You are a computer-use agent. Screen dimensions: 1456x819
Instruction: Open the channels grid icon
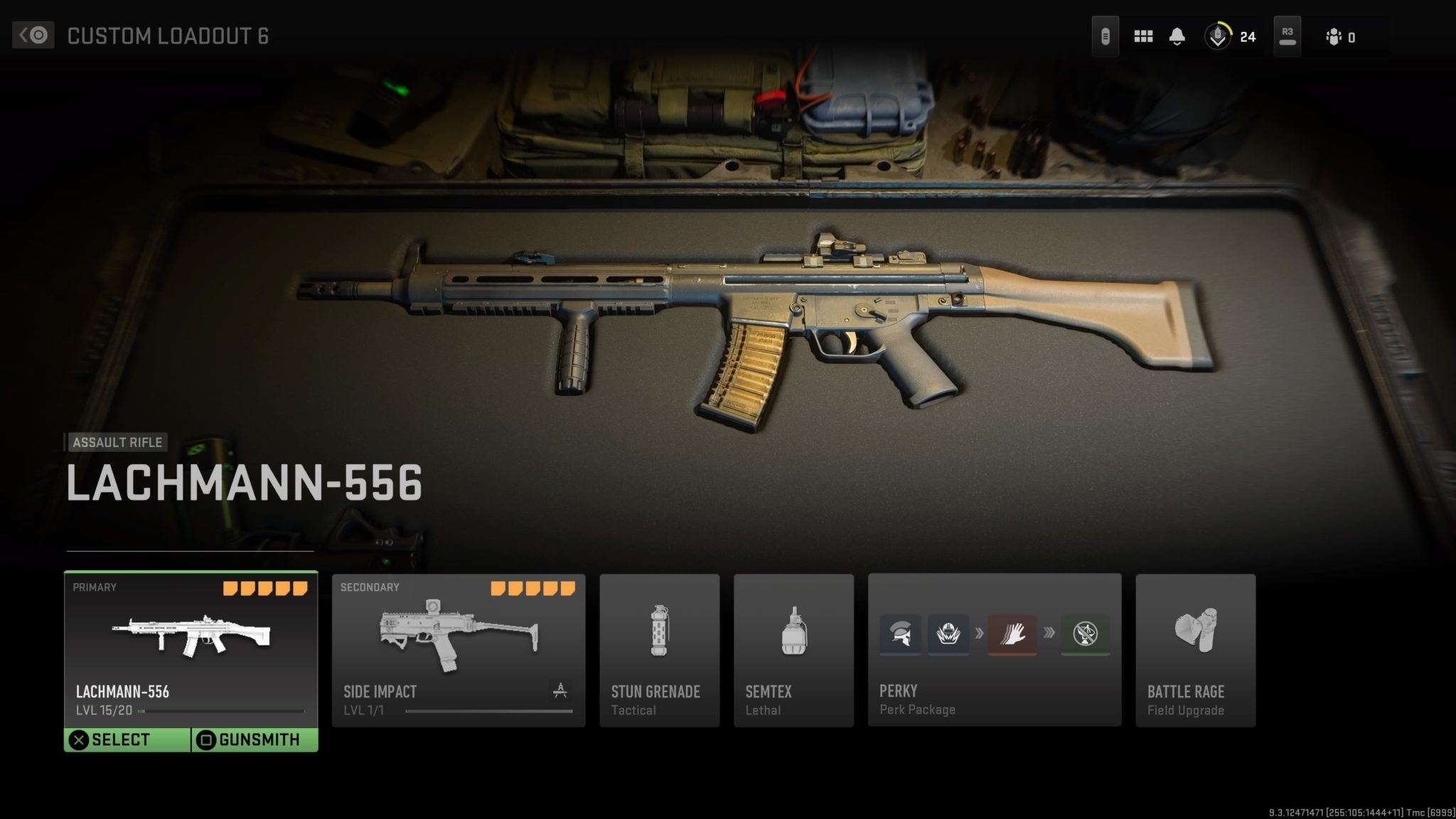click(x=1143, y=36)
